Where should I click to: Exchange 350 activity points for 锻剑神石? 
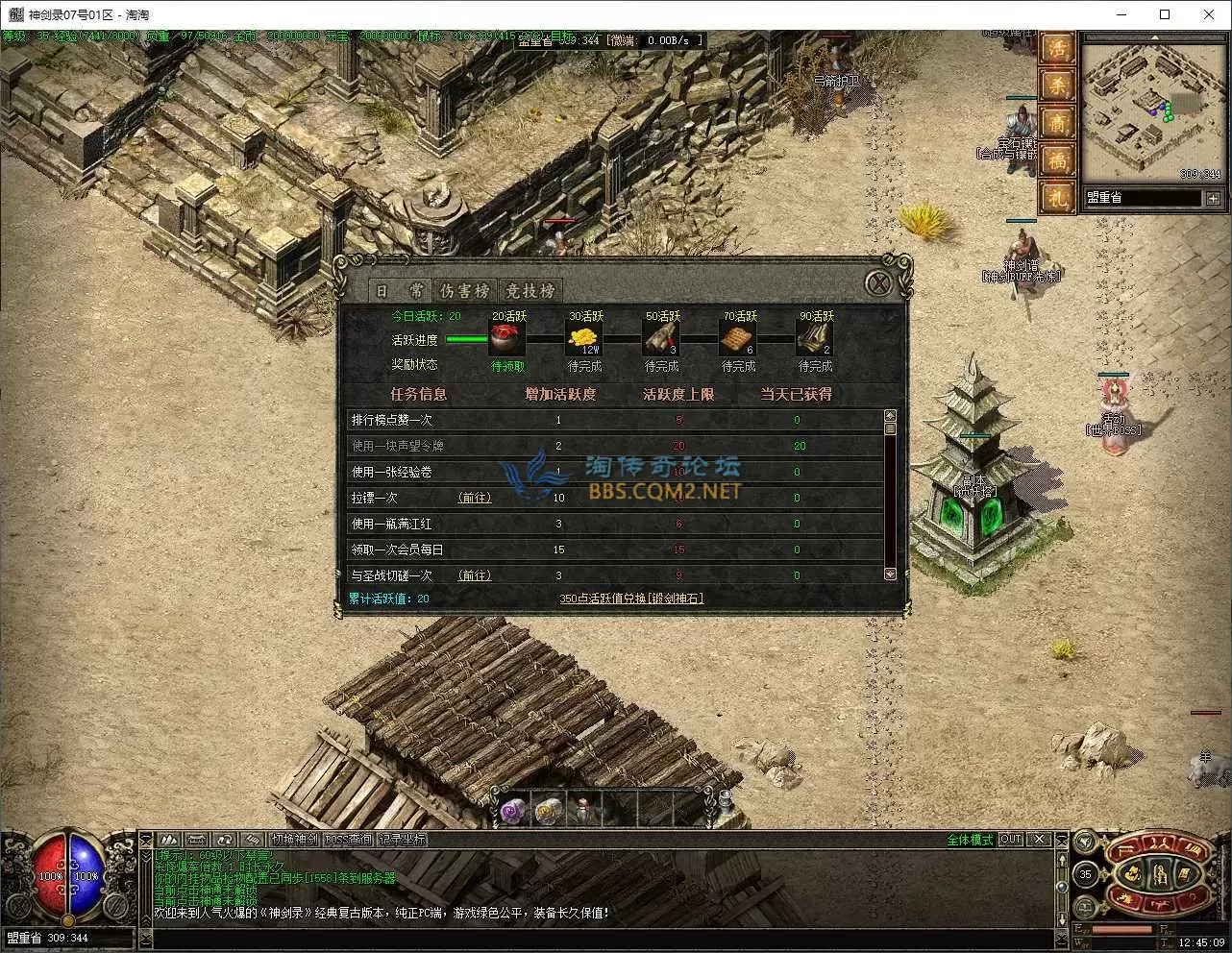(x=631, y=599)
